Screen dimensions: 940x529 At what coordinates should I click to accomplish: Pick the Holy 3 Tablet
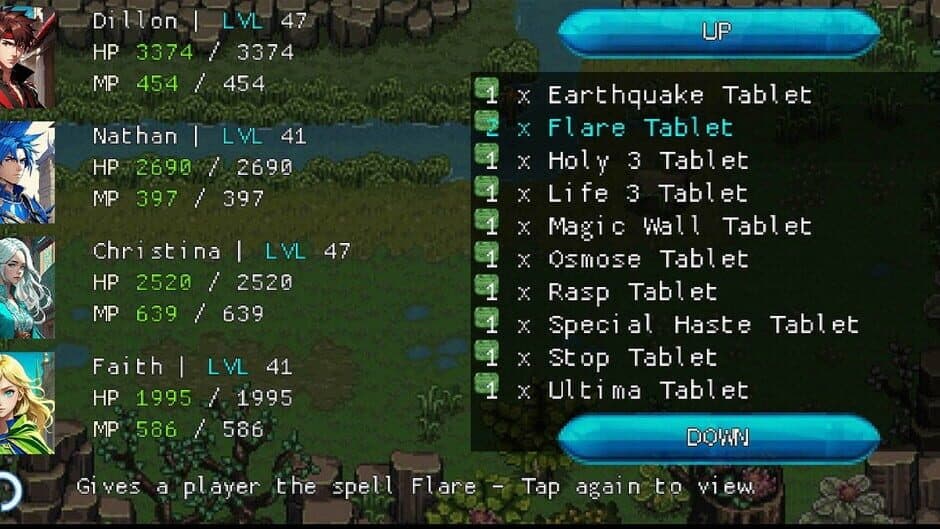pos(648,161)
